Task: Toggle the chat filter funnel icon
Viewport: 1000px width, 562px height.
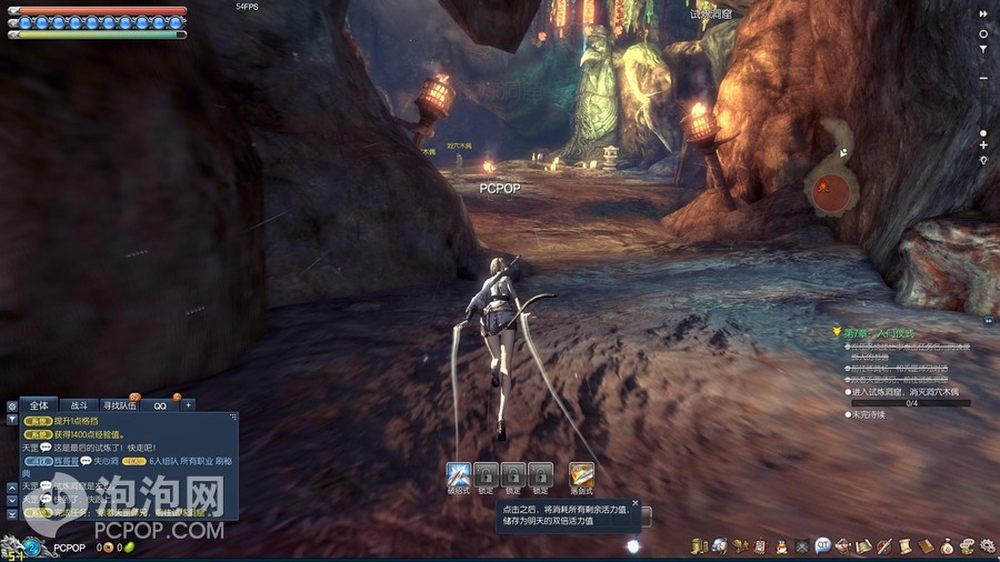Action: pos(12,420)
